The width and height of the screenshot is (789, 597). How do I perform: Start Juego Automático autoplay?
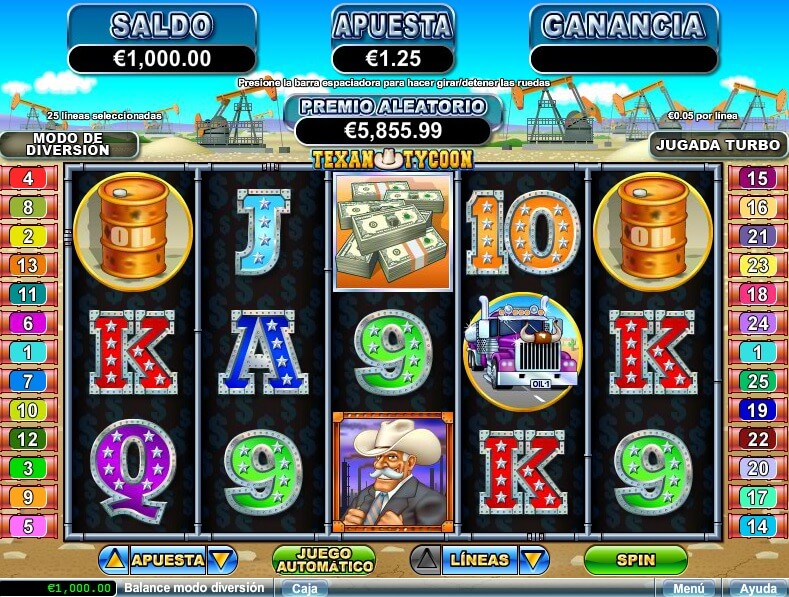coord(323,560)
